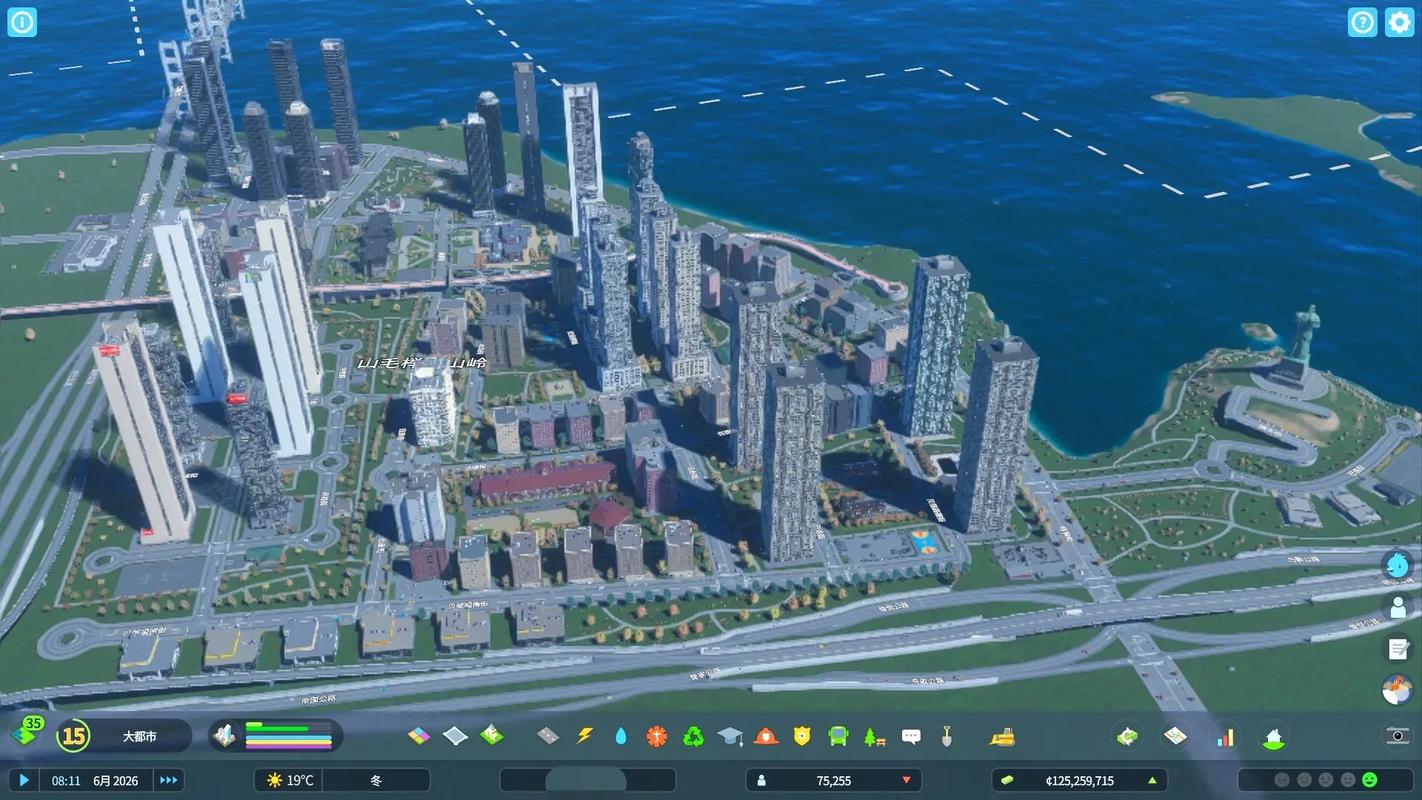Select fastest game speed triple arrows
The width and height of the screenshot is (1422, 800).
point(167,780)
